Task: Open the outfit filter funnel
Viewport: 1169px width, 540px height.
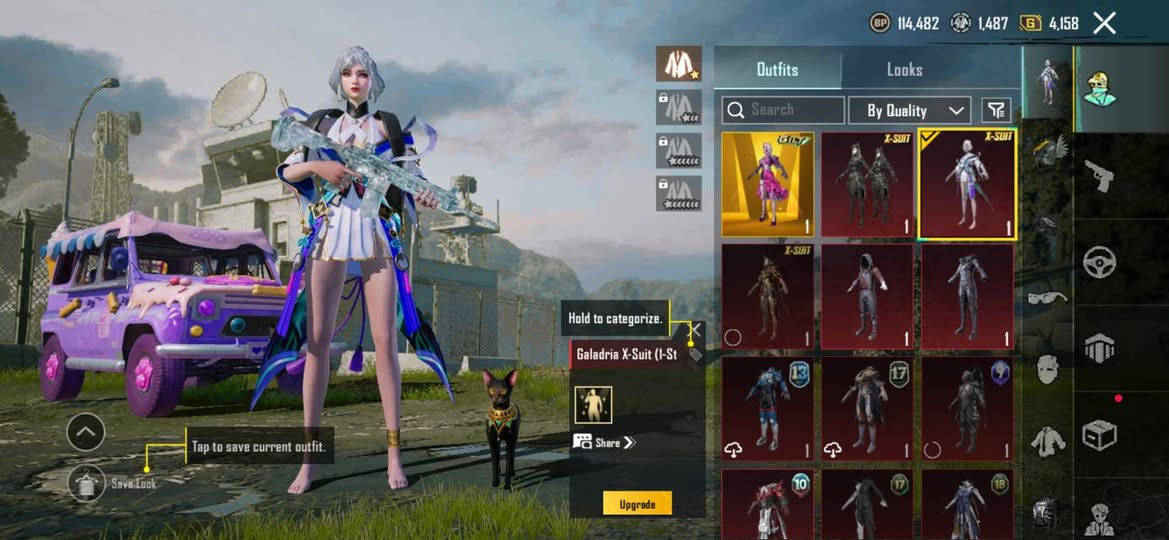Action: [996, 110]
